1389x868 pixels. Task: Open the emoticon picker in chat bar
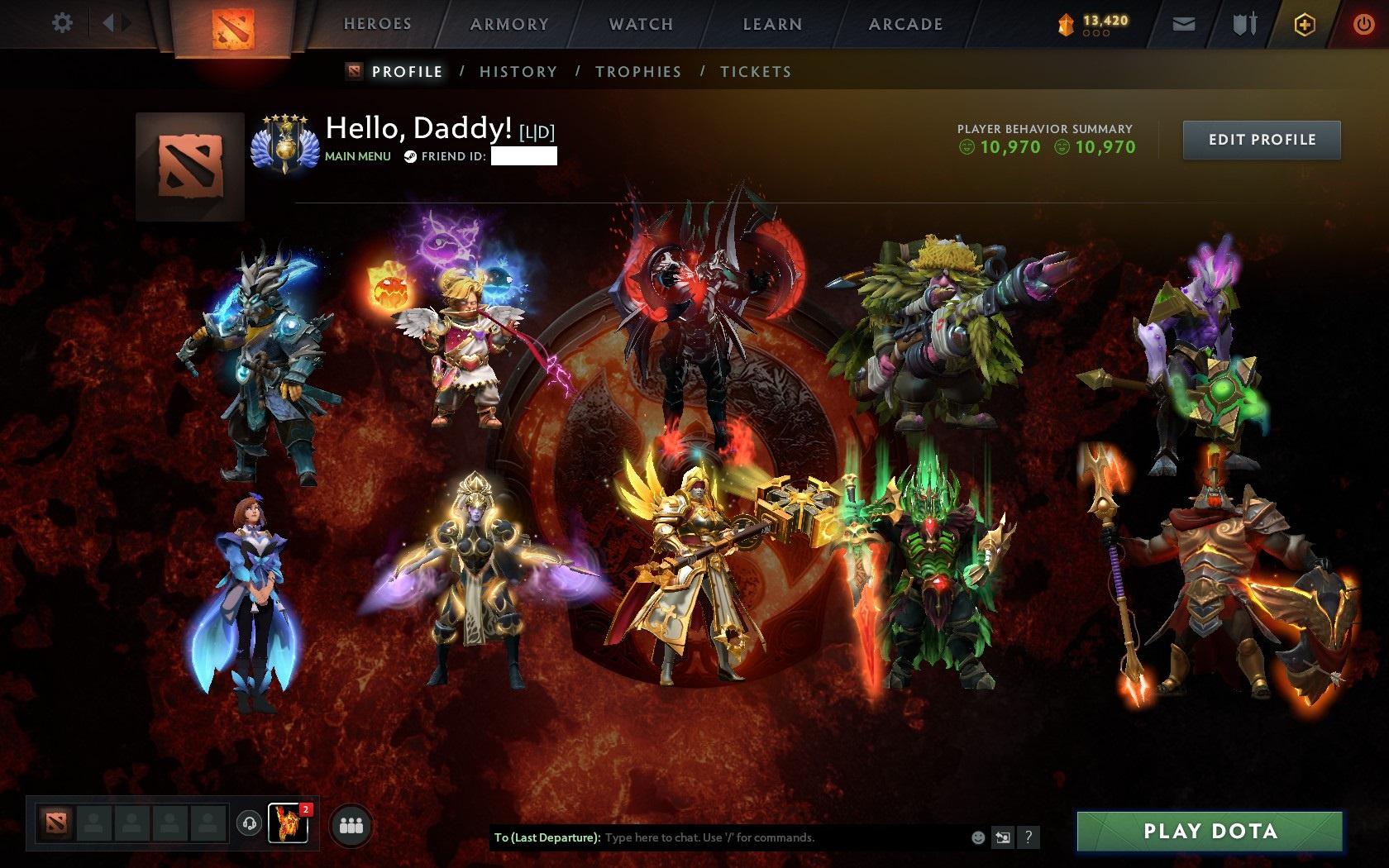click(x=977, y=837)
